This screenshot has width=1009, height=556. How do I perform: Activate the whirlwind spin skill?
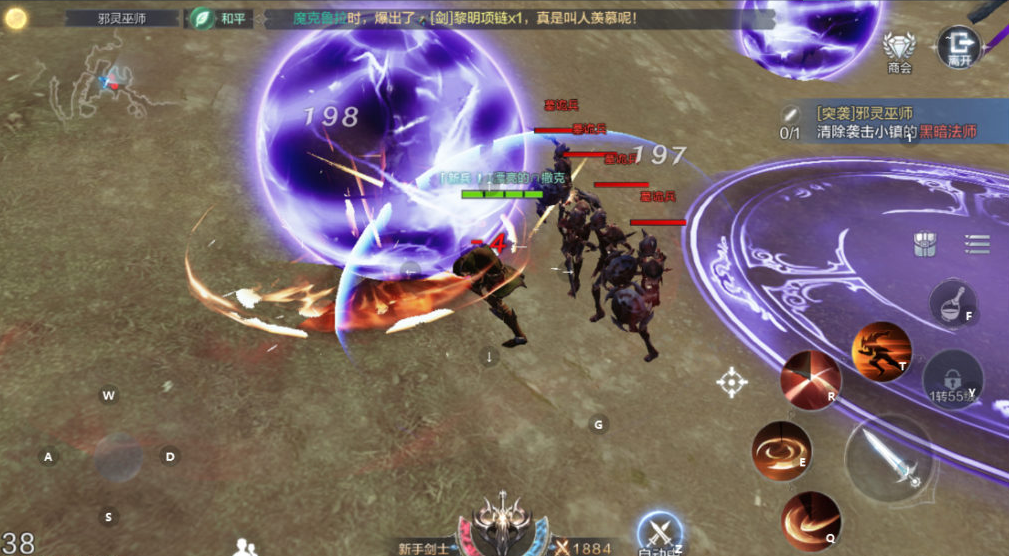(781, 450)
